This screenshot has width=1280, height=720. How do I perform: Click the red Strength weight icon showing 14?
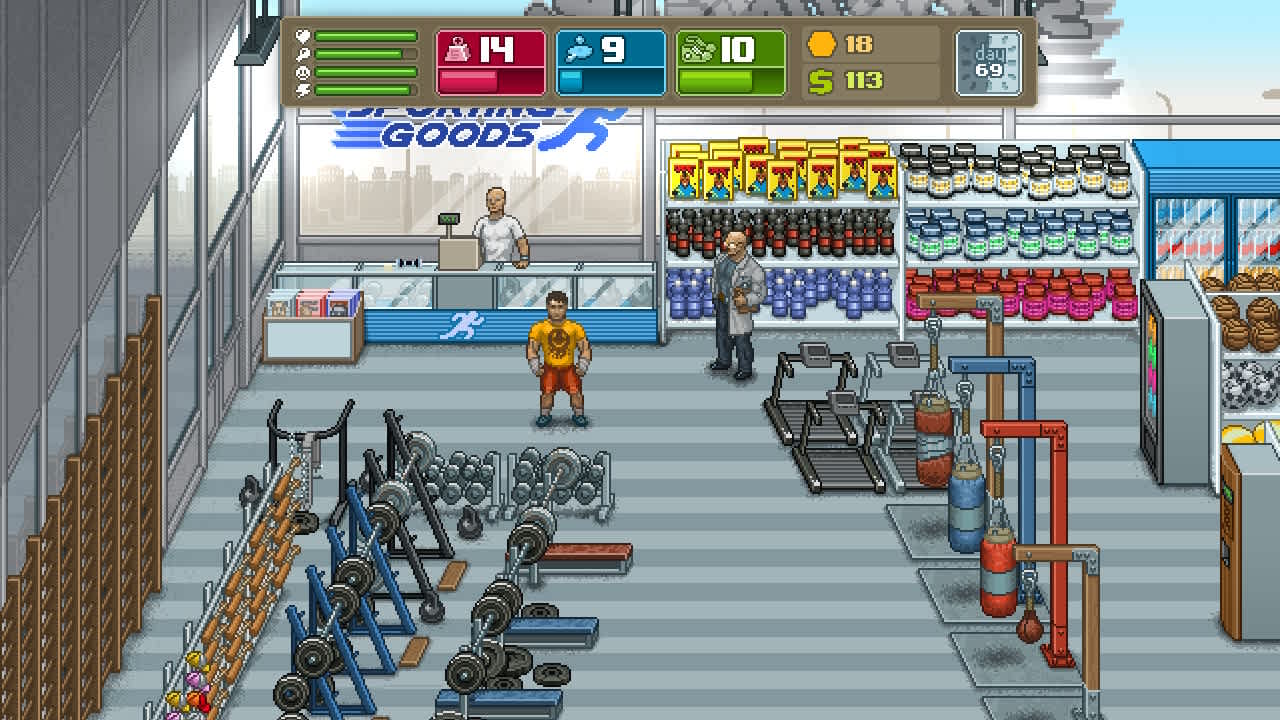[458, 47]
